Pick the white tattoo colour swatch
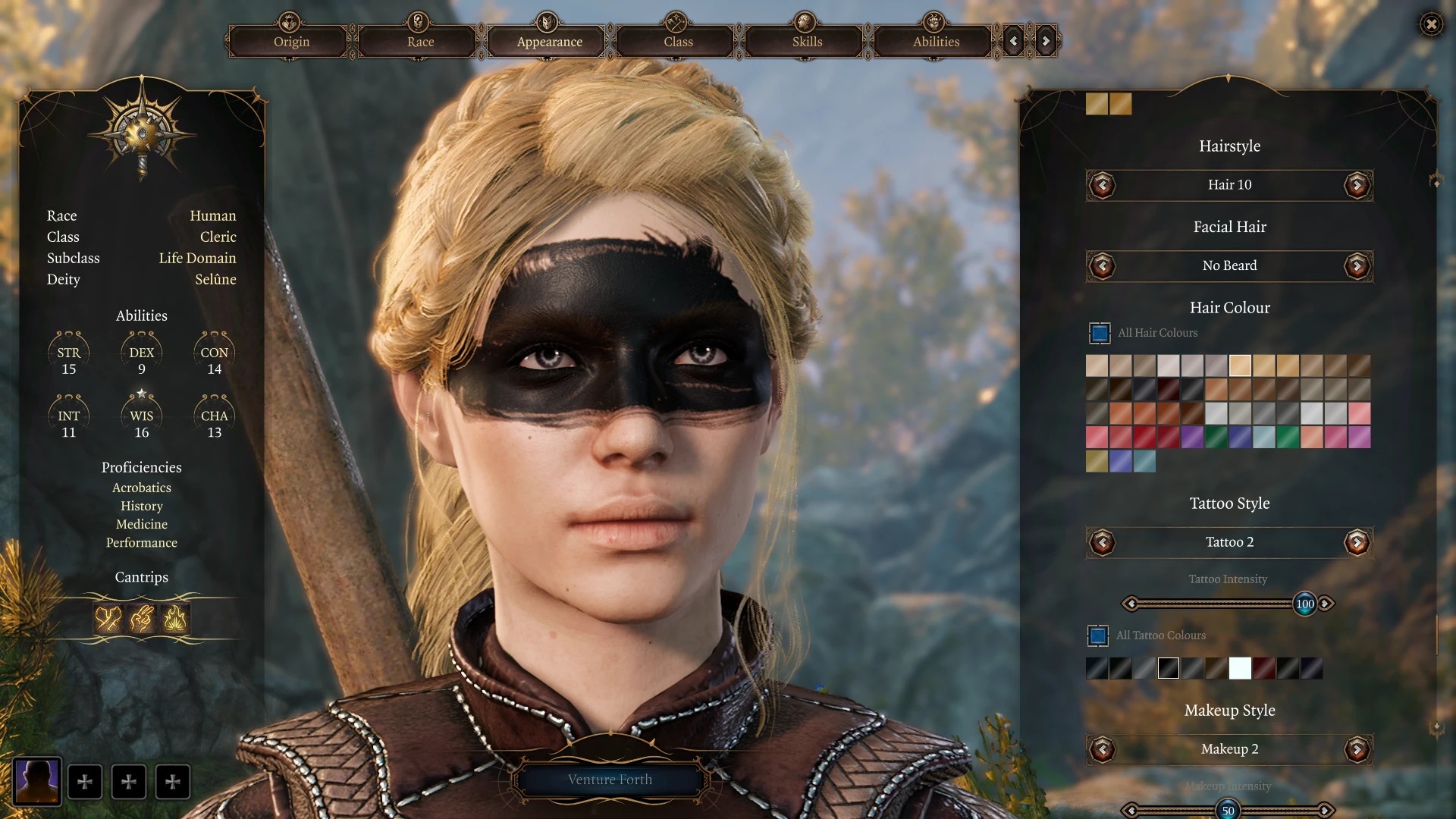Image resolution: width=1456 pixels, height=819 pixels. tap(1240, 668)
